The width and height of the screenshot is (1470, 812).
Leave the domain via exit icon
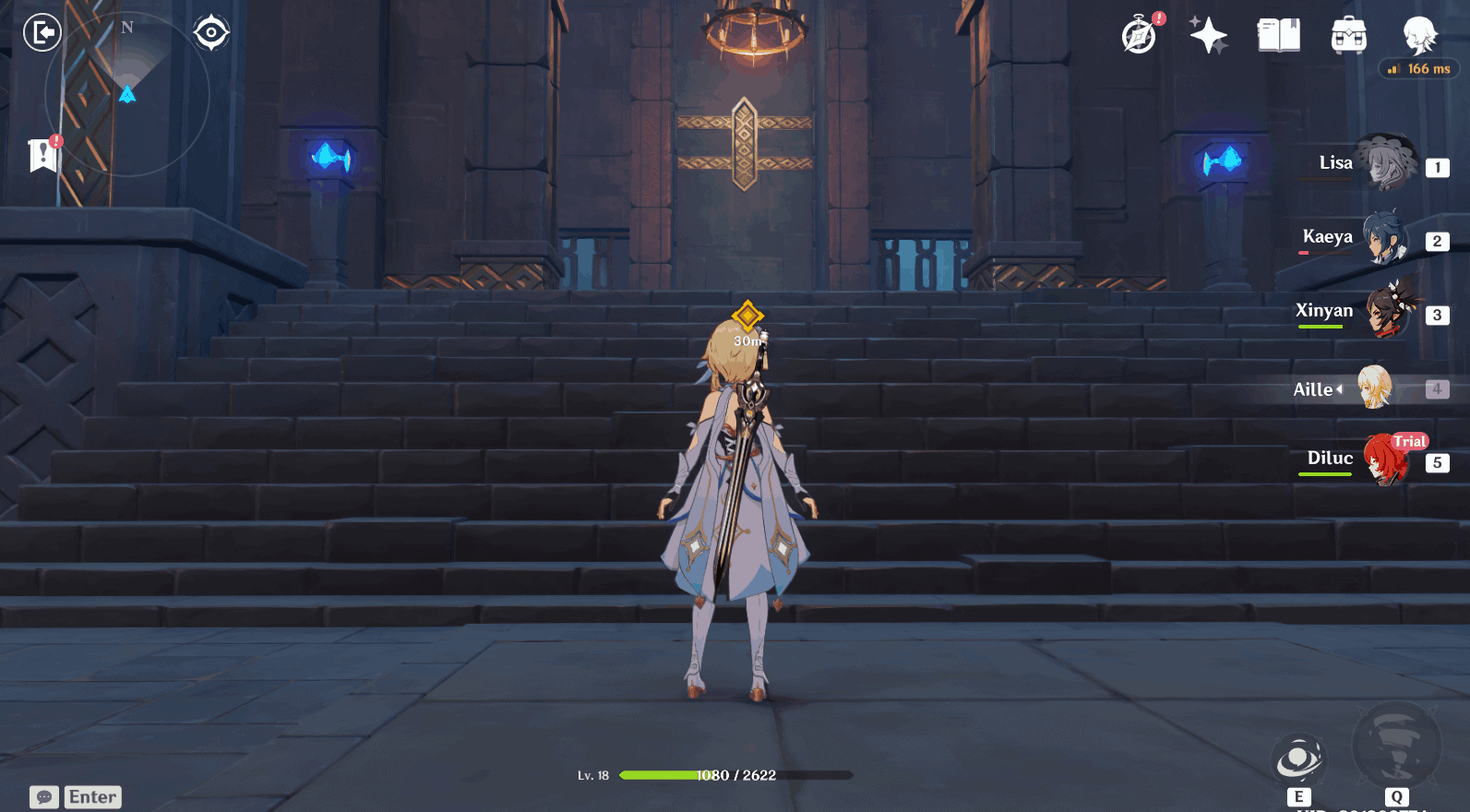[42, 33]
